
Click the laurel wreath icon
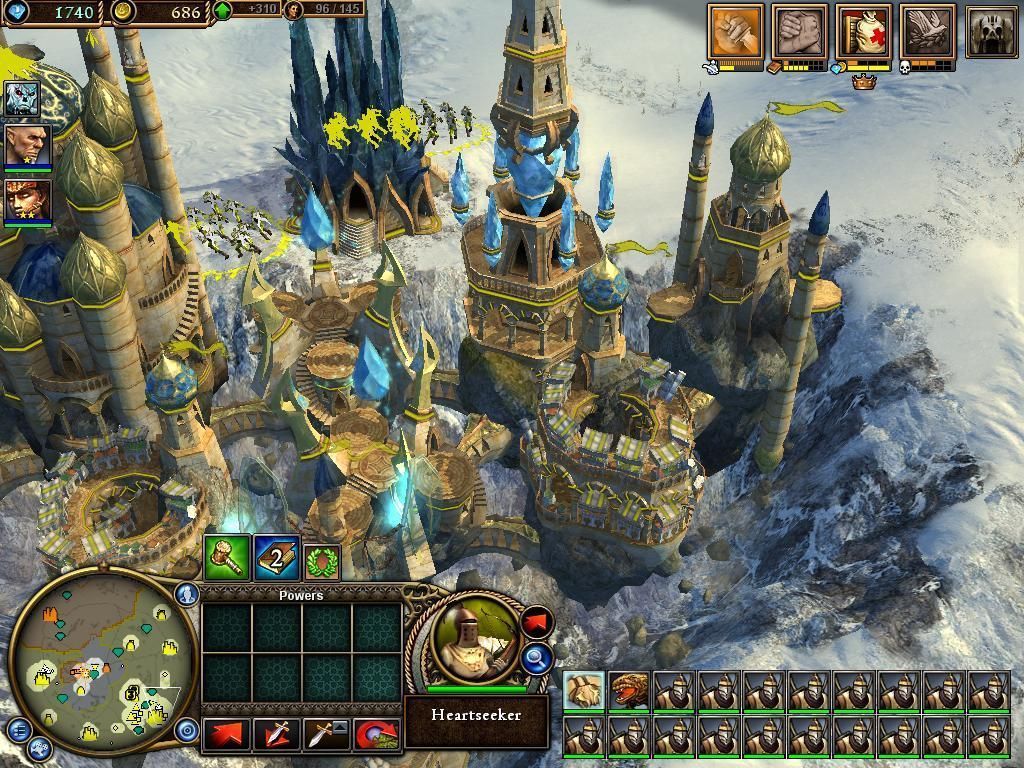pos(322,561)
